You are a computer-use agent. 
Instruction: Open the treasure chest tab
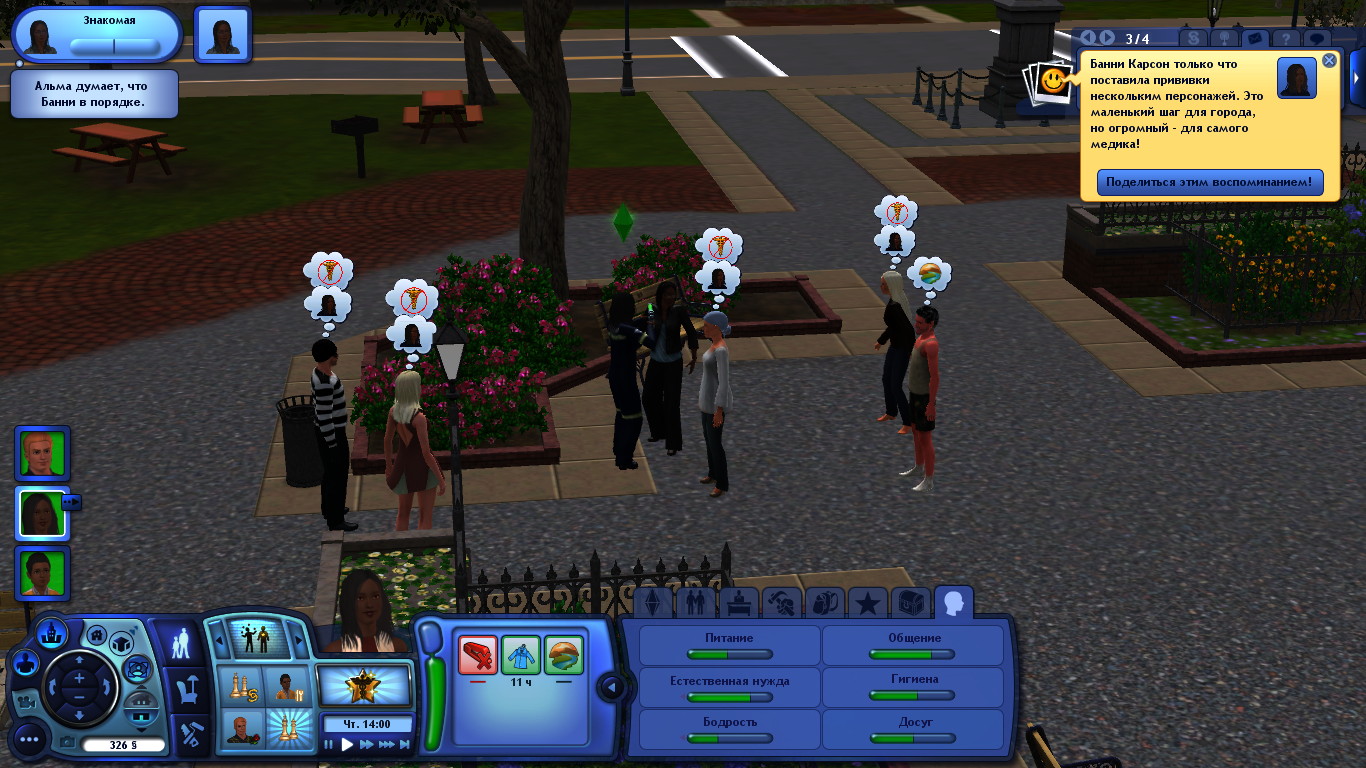point(910,602)
